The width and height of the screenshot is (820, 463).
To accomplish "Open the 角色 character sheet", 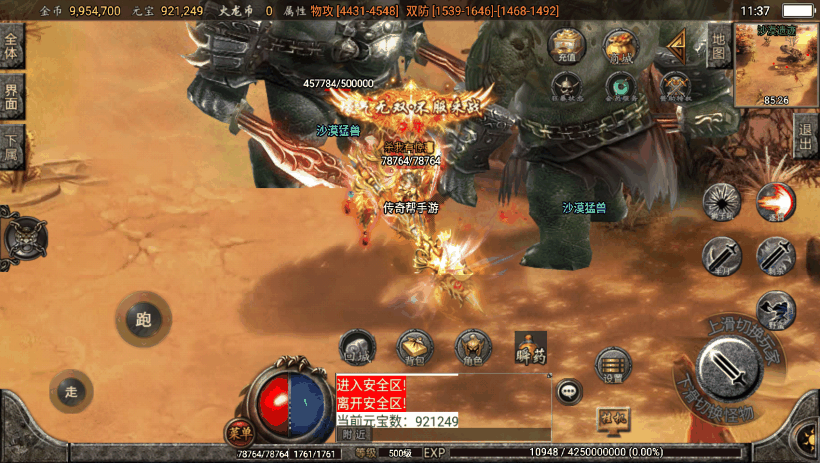I will click(473, 347).
